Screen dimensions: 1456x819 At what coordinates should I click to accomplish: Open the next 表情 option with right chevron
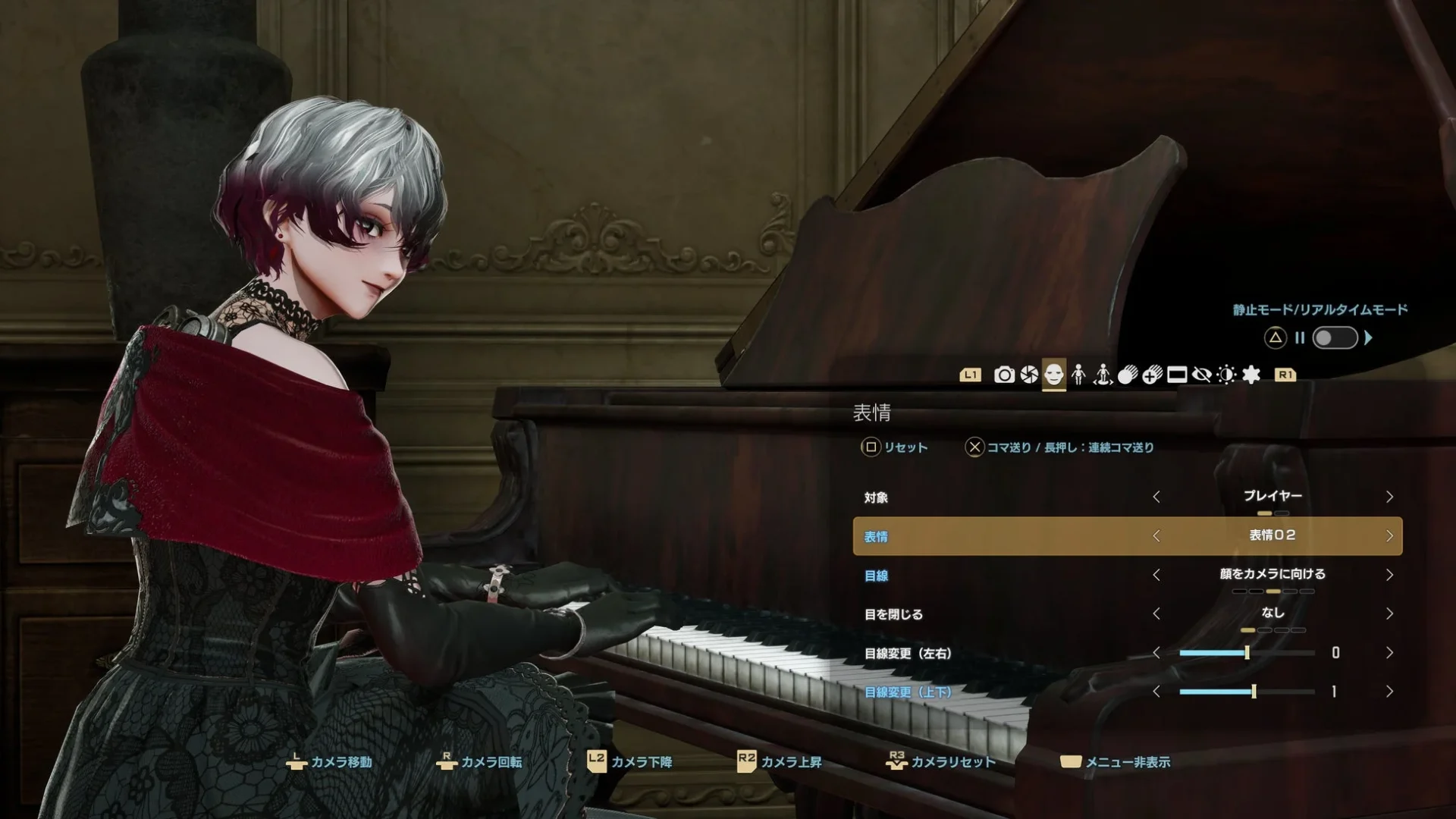pos(1390,535)
